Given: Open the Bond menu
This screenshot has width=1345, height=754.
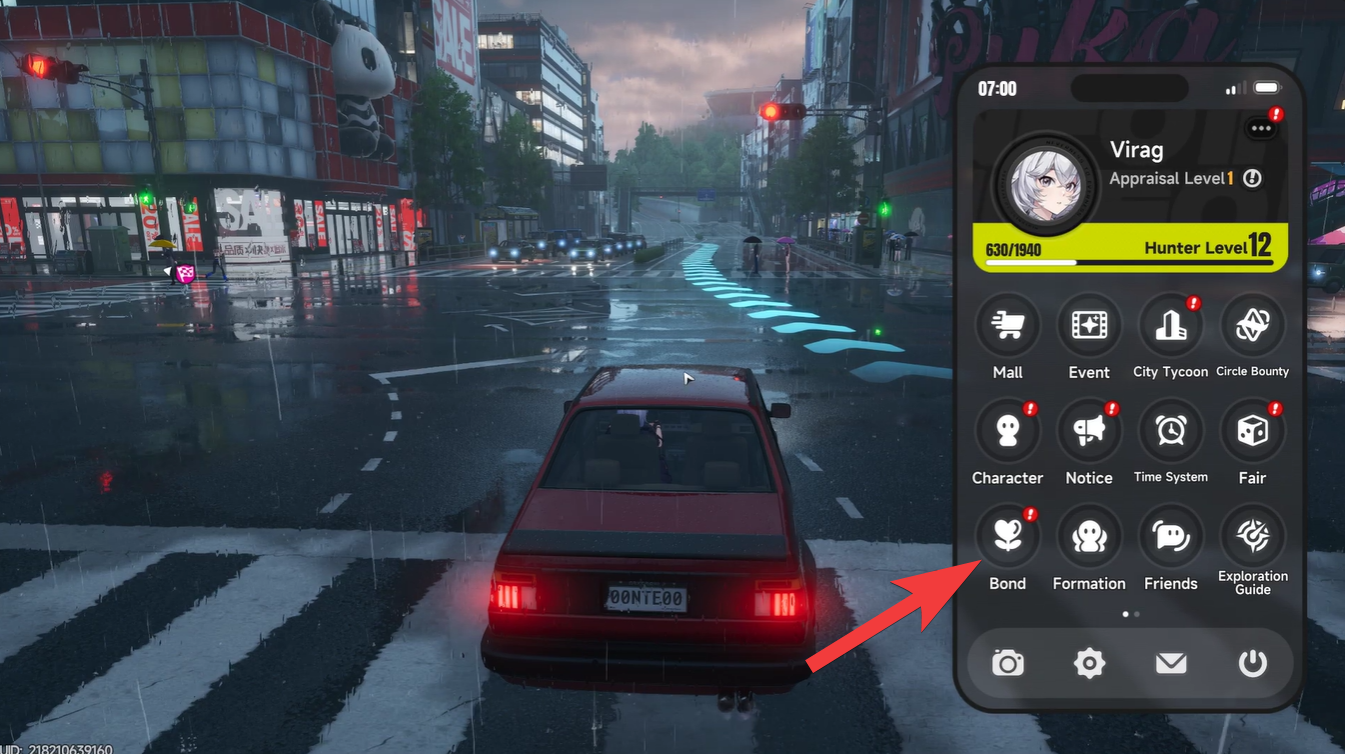Looking at the screenshot, I should click(1007, 537).
